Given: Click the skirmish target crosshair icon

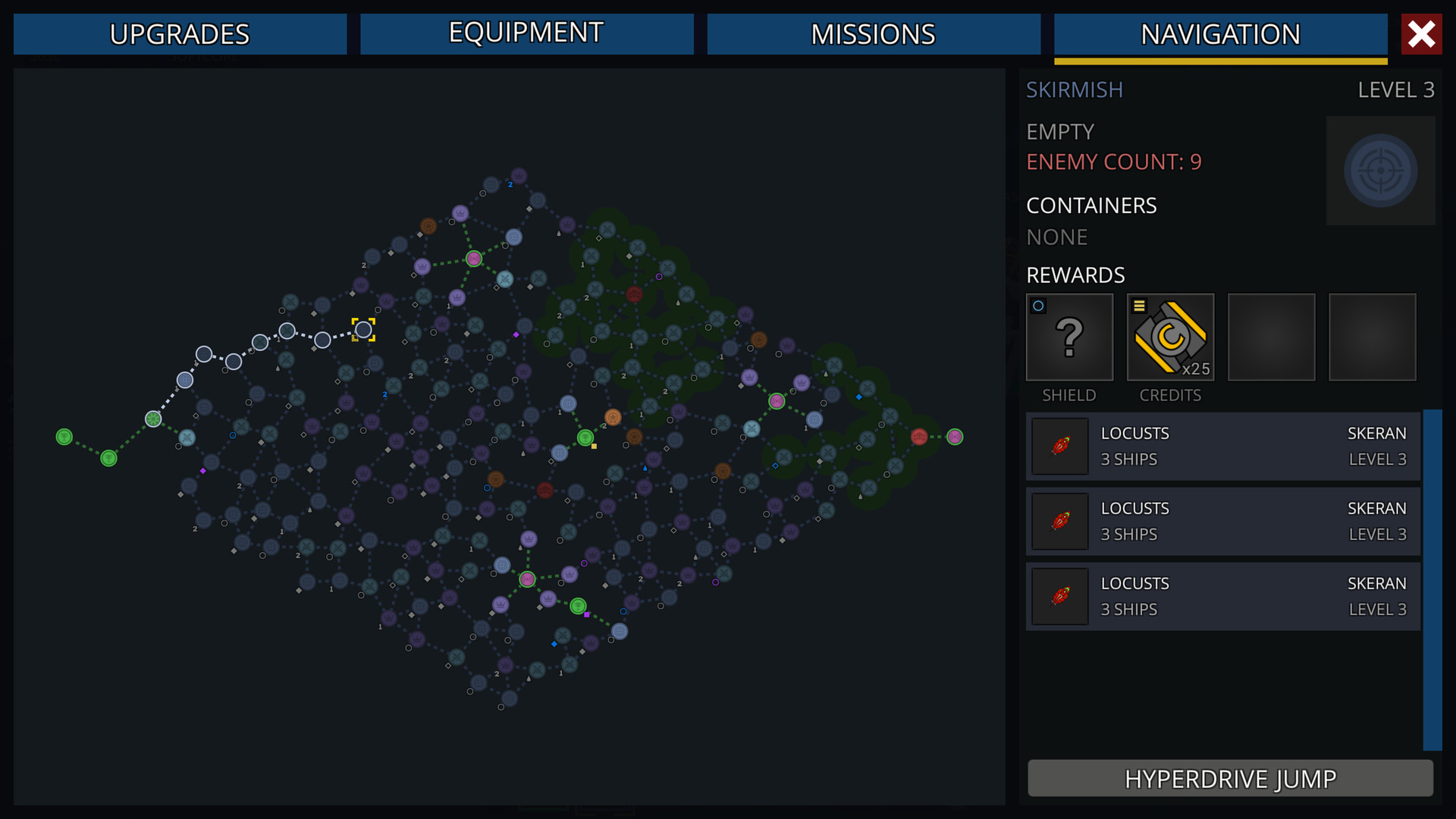Looking at the screenshot, I should (1380, 170).
